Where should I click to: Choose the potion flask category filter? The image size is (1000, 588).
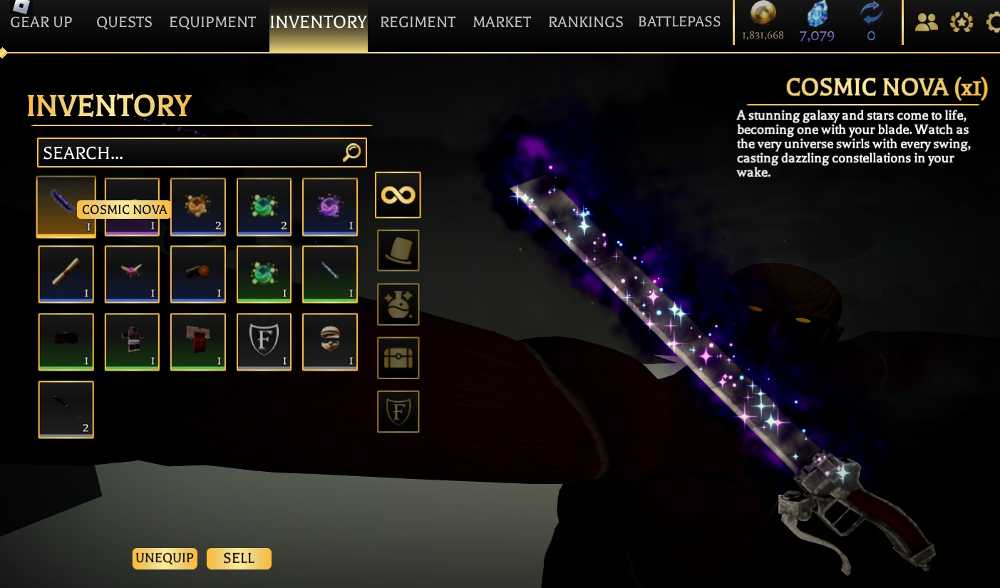pyautogui.click(x=397, y=304)
